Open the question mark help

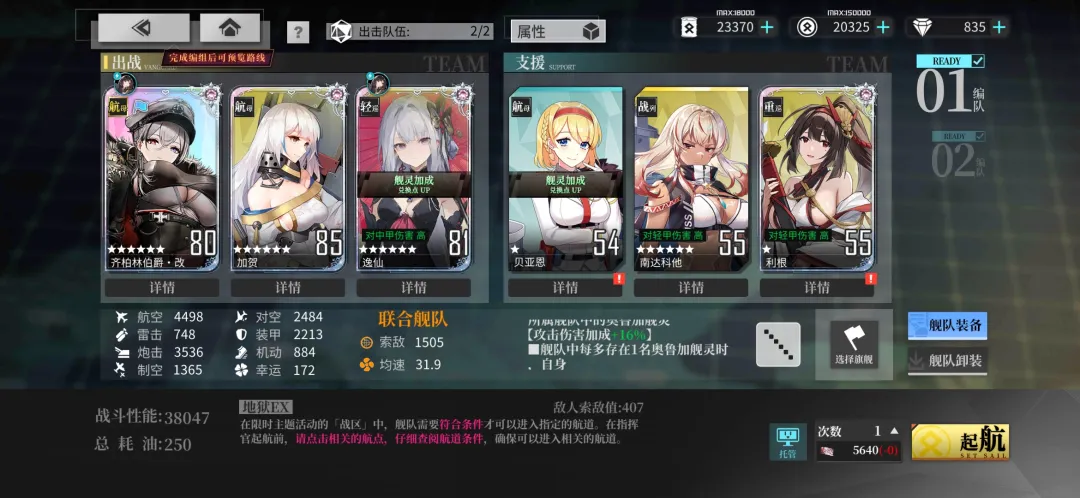click(298, 32)
